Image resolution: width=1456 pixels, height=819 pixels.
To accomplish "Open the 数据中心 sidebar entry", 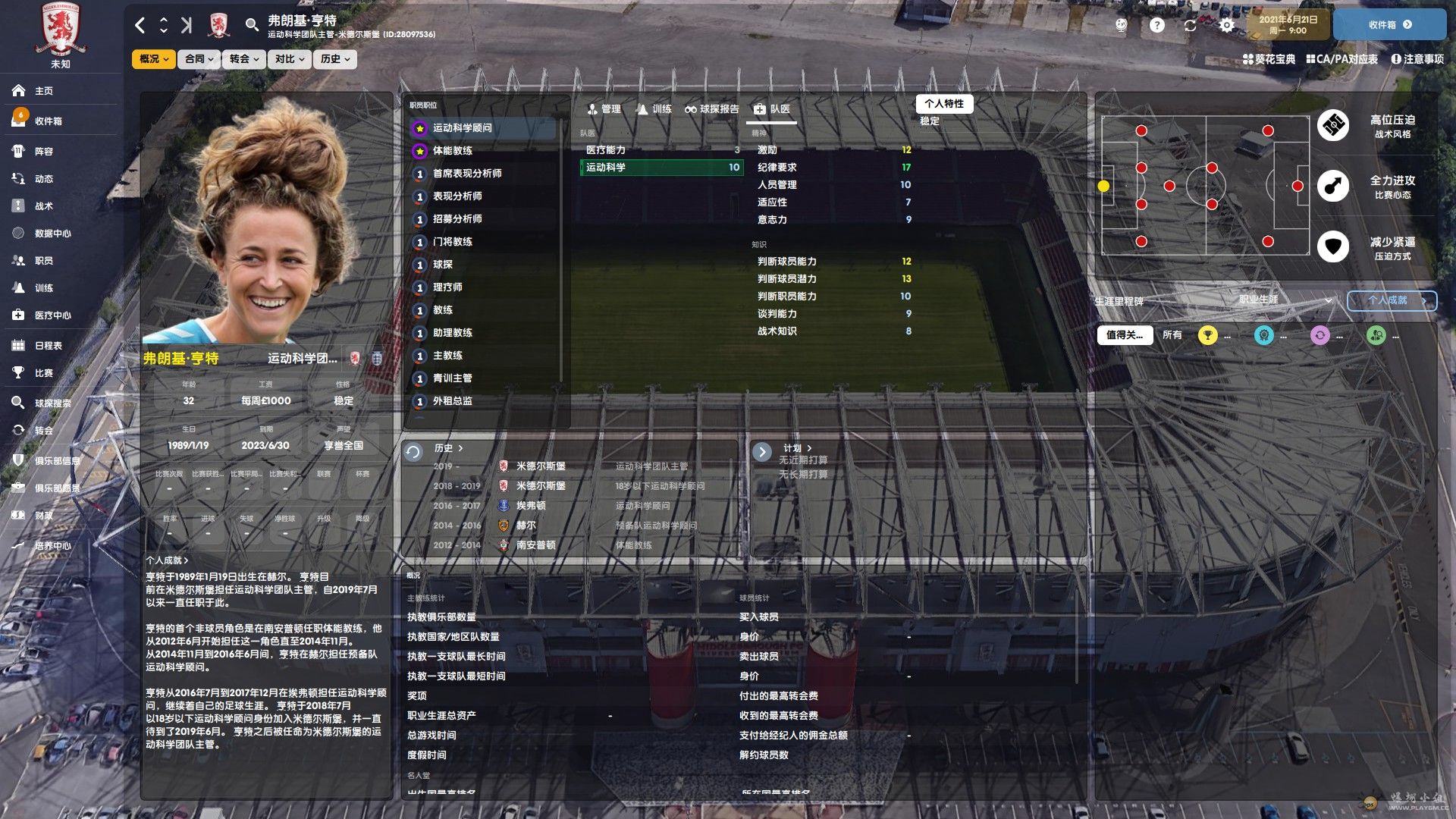I will [52, 234].
